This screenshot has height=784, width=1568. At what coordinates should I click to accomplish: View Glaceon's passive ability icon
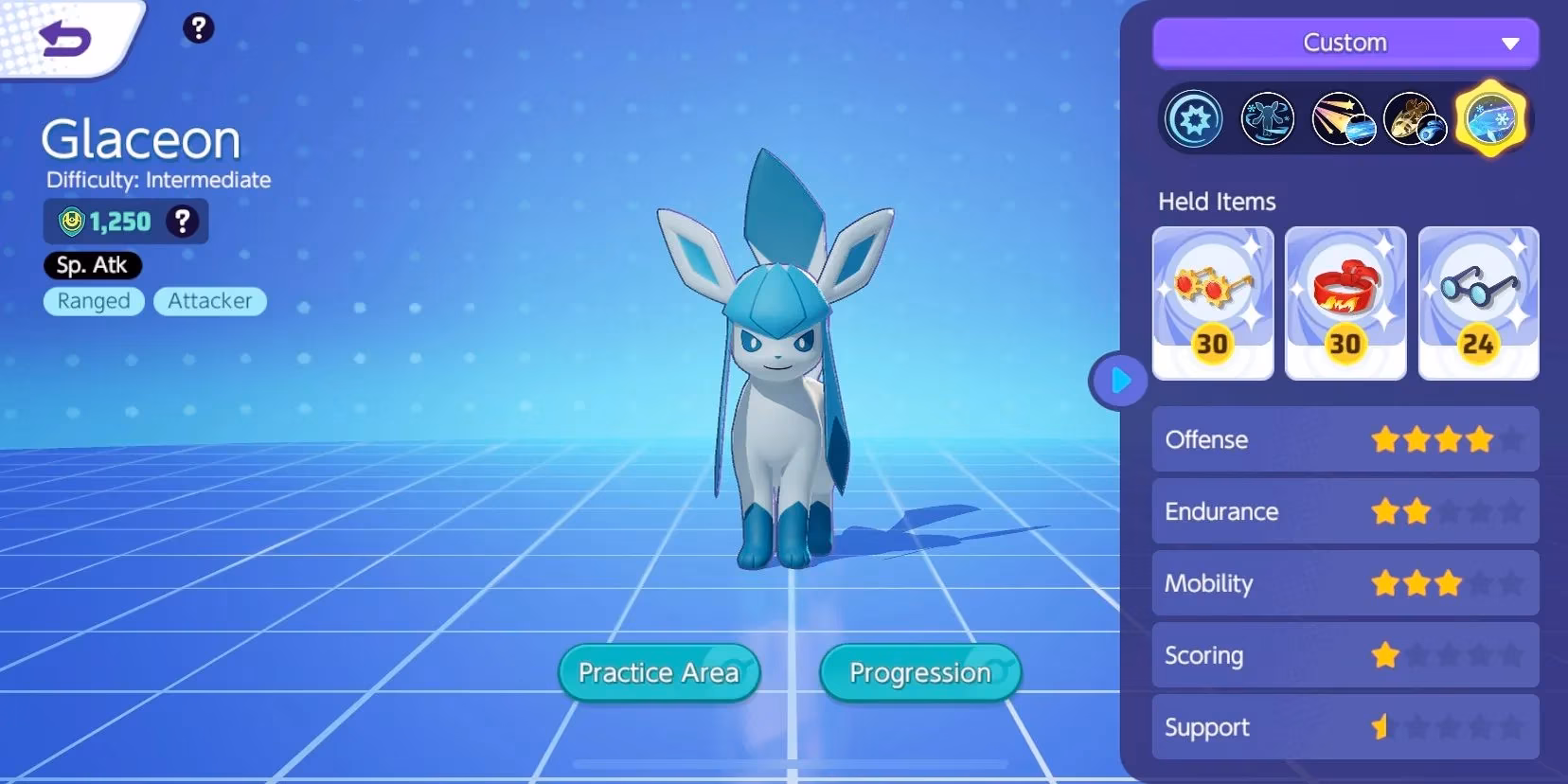pyautogui.click(x=1192, y=117)
